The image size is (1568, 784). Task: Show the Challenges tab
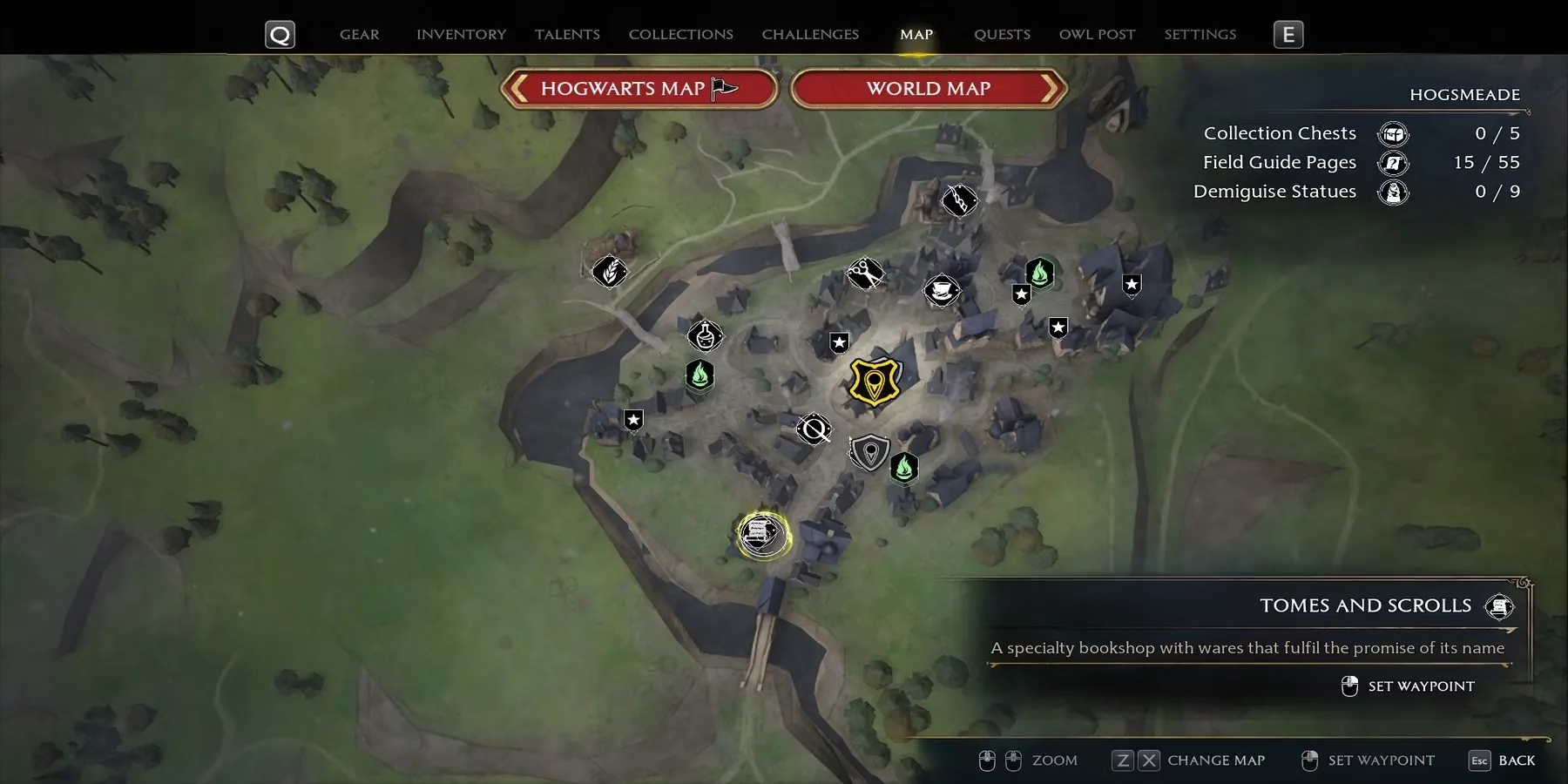pyautogui.click(x=810, y=35)
